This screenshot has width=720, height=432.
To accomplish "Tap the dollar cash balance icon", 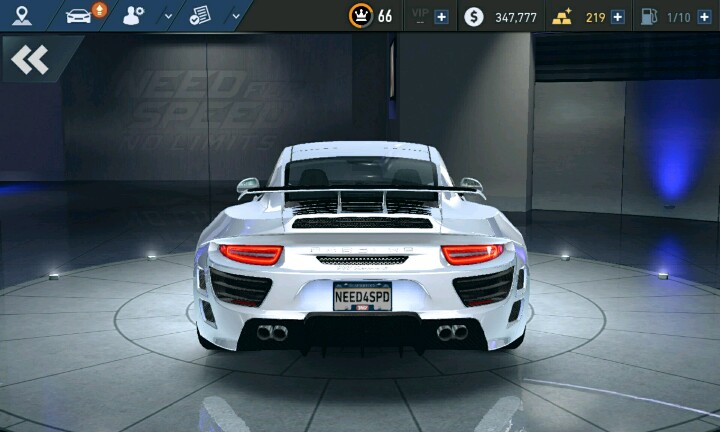I will point(474,17).
